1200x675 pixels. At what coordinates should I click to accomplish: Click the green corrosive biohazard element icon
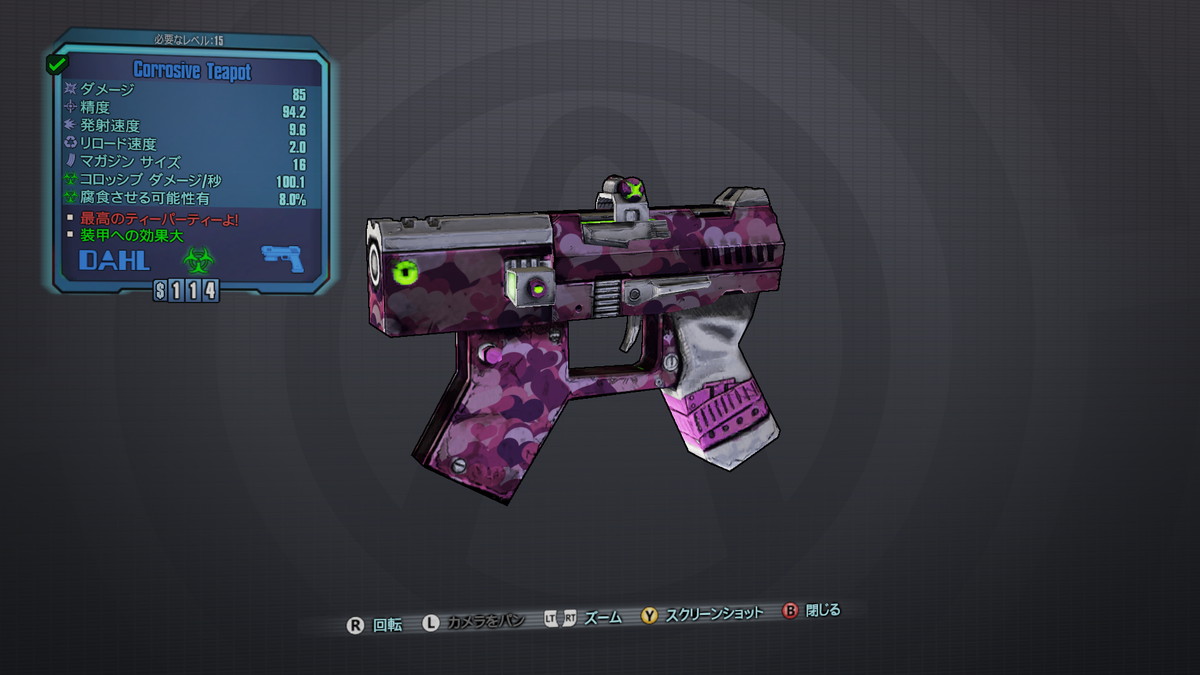[198, 259]
